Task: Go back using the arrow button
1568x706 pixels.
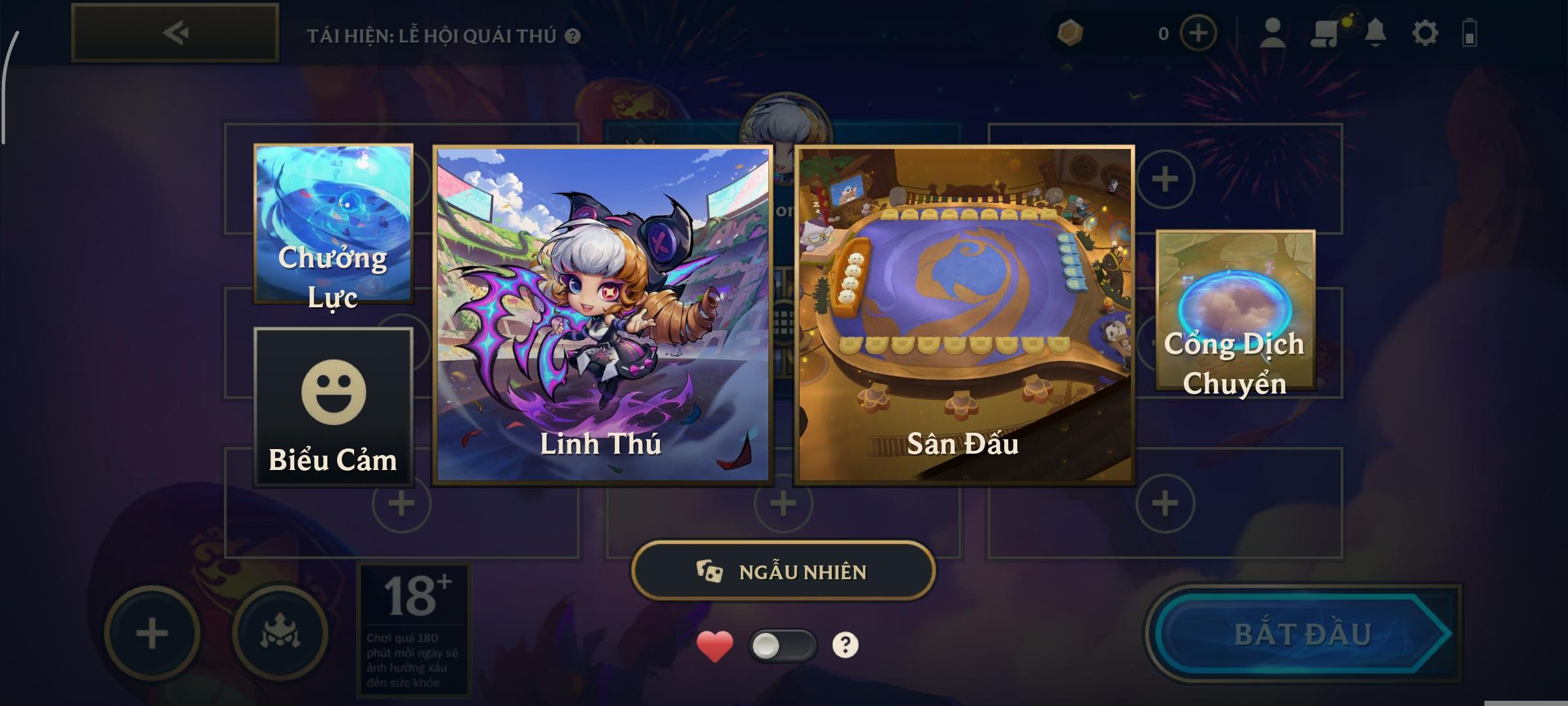Action: [x=175, y=33]
